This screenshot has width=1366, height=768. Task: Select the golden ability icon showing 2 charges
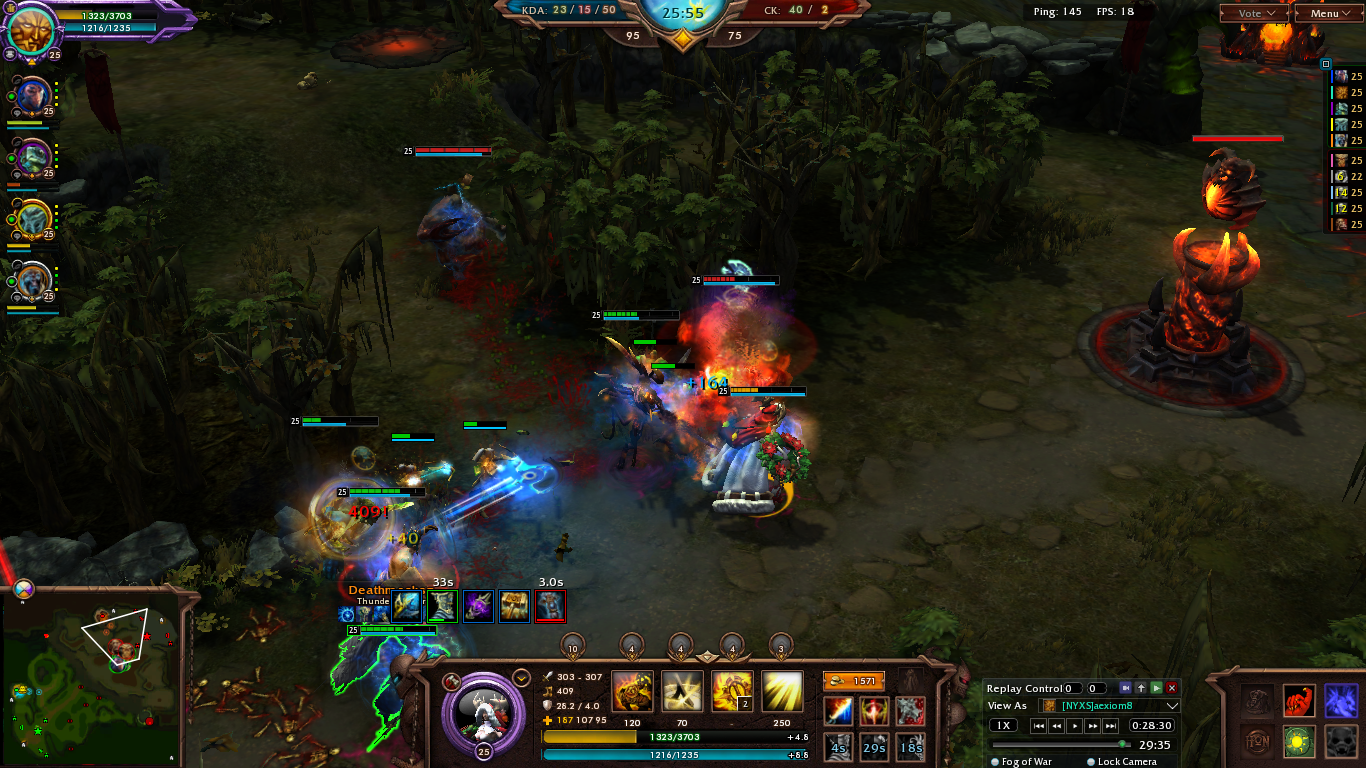point(732,692)
